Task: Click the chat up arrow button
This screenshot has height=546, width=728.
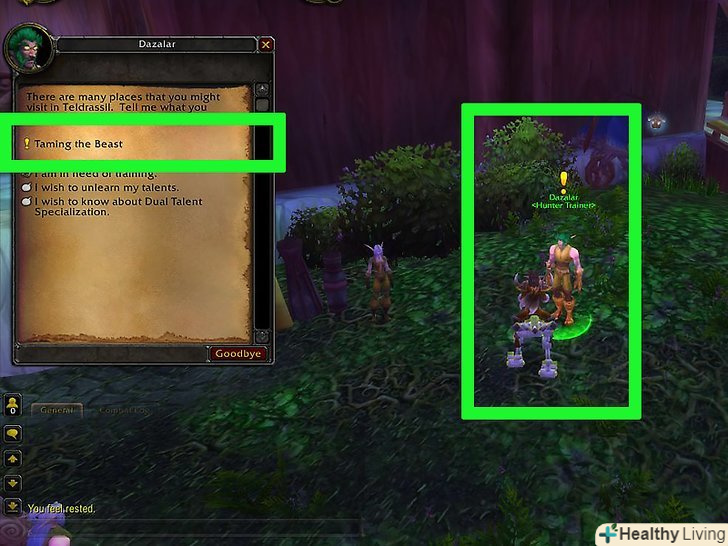Action: pyautogui.click(x=14, y=459)
